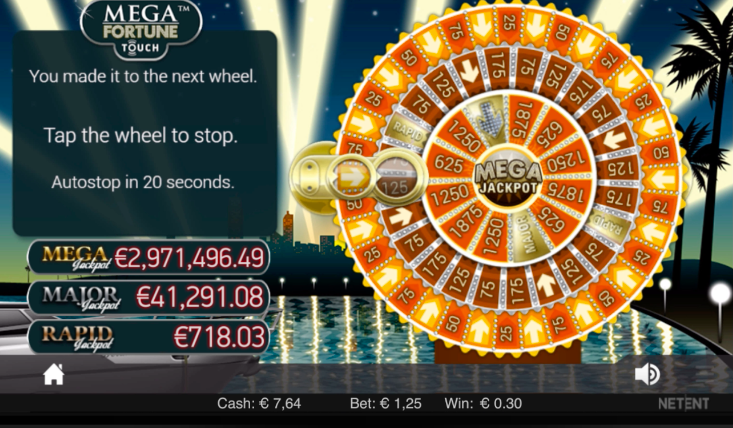Go to the home screen
Screen dimensions: 733x428
coord(54,374)
